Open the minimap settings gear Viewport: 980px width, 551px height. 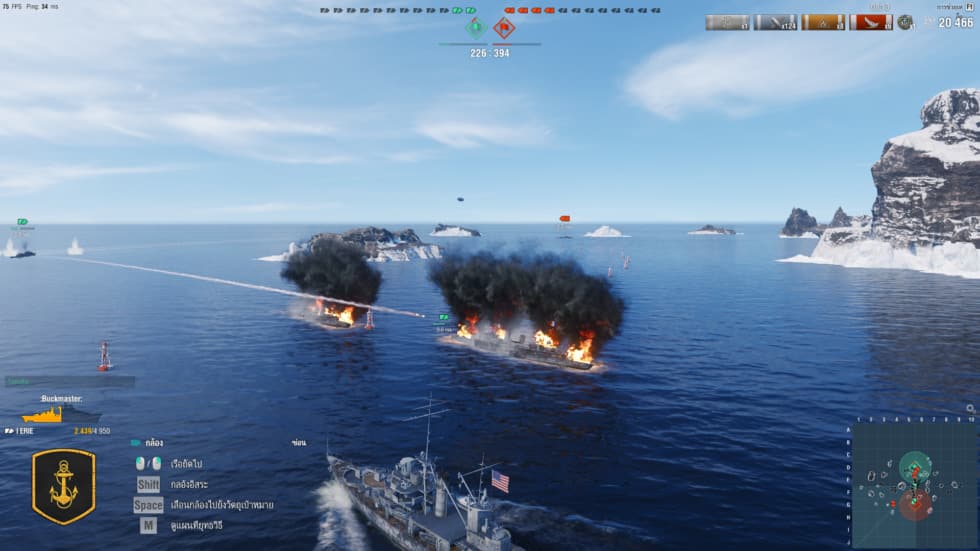pos(970,409)
